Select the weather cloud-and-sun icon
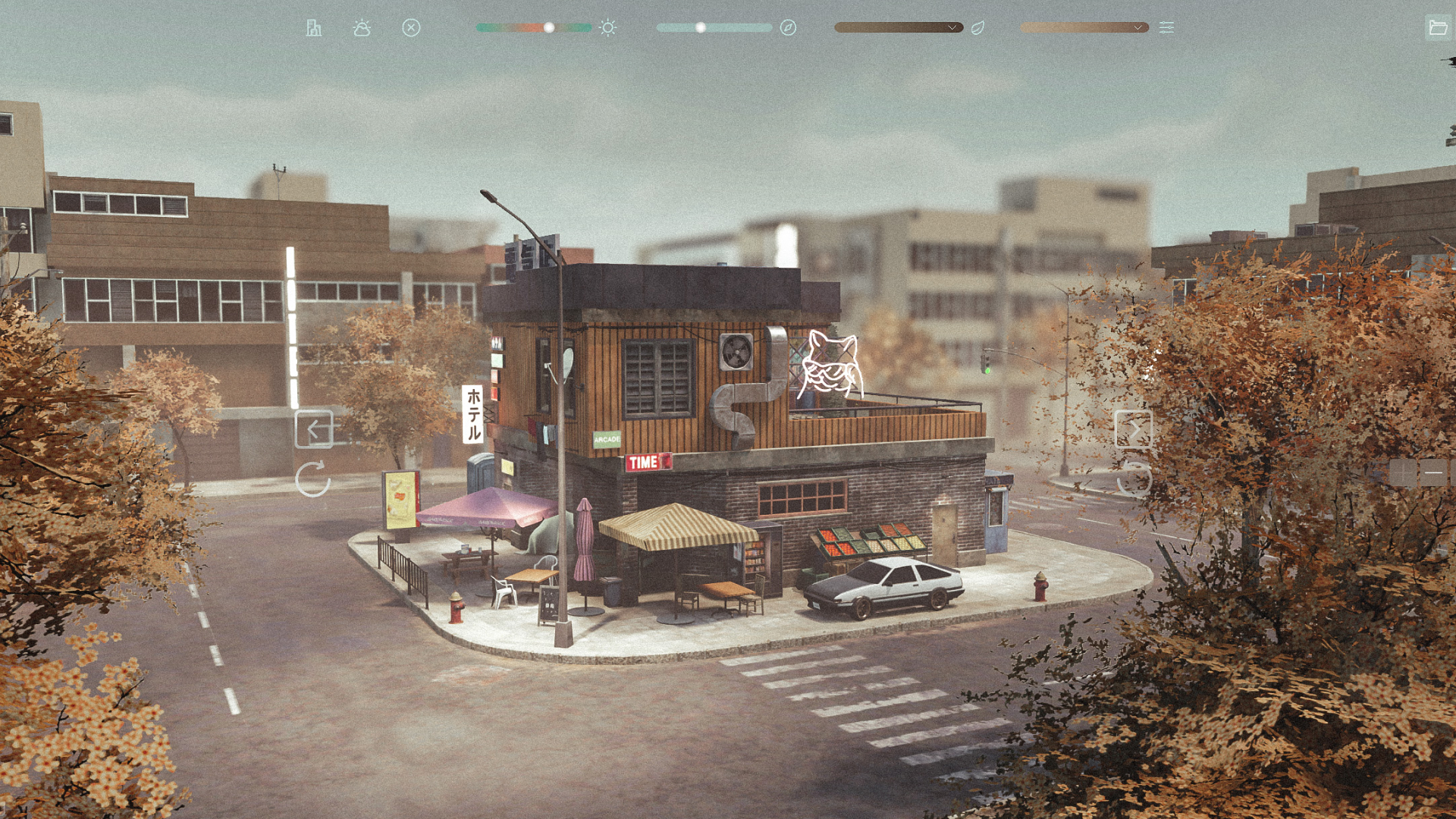The image size is (1456, 819). click(362, 28)
